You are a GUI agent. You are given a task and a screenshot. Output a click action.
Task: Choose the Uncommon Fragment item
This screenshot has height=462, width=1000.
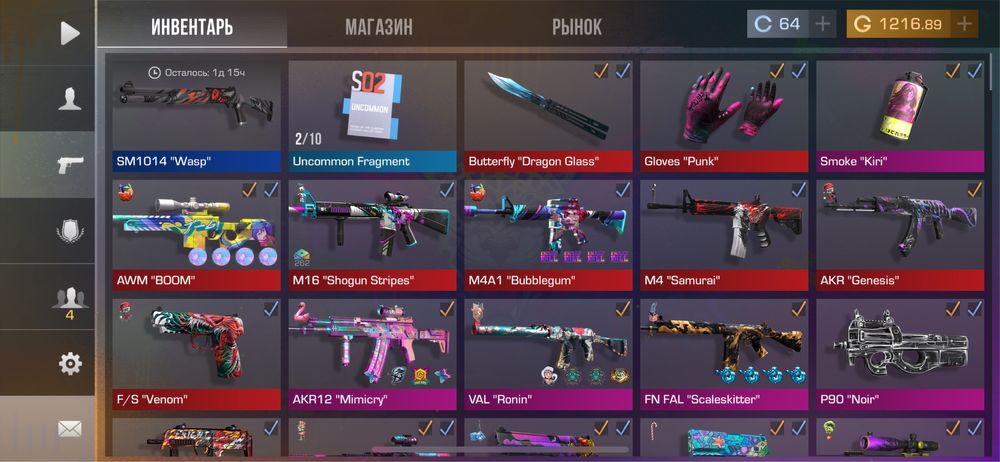pos(372,115)
